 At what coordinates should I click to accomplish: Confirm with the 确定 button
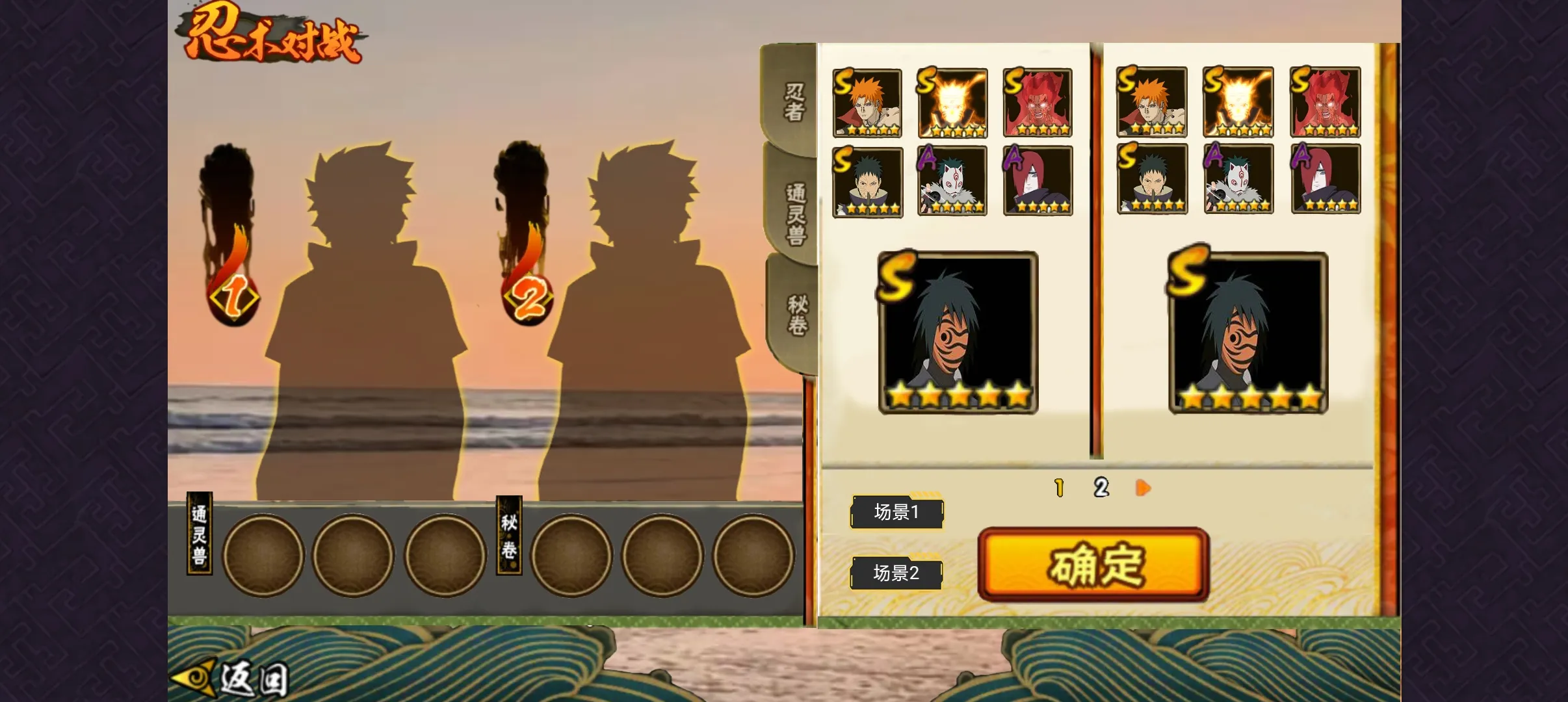(1093, 564)
